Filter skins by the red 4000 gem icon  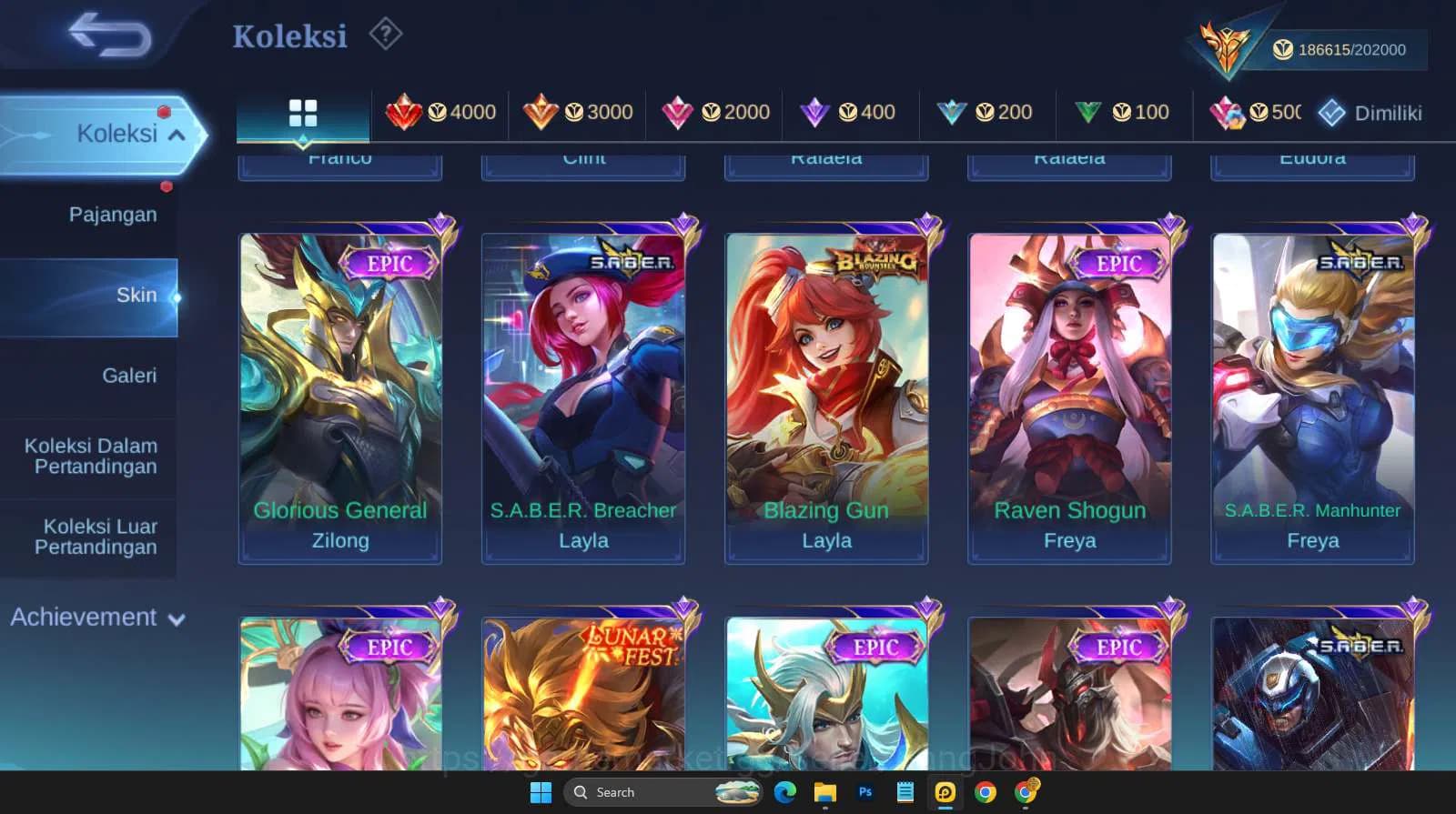(443, 112)
